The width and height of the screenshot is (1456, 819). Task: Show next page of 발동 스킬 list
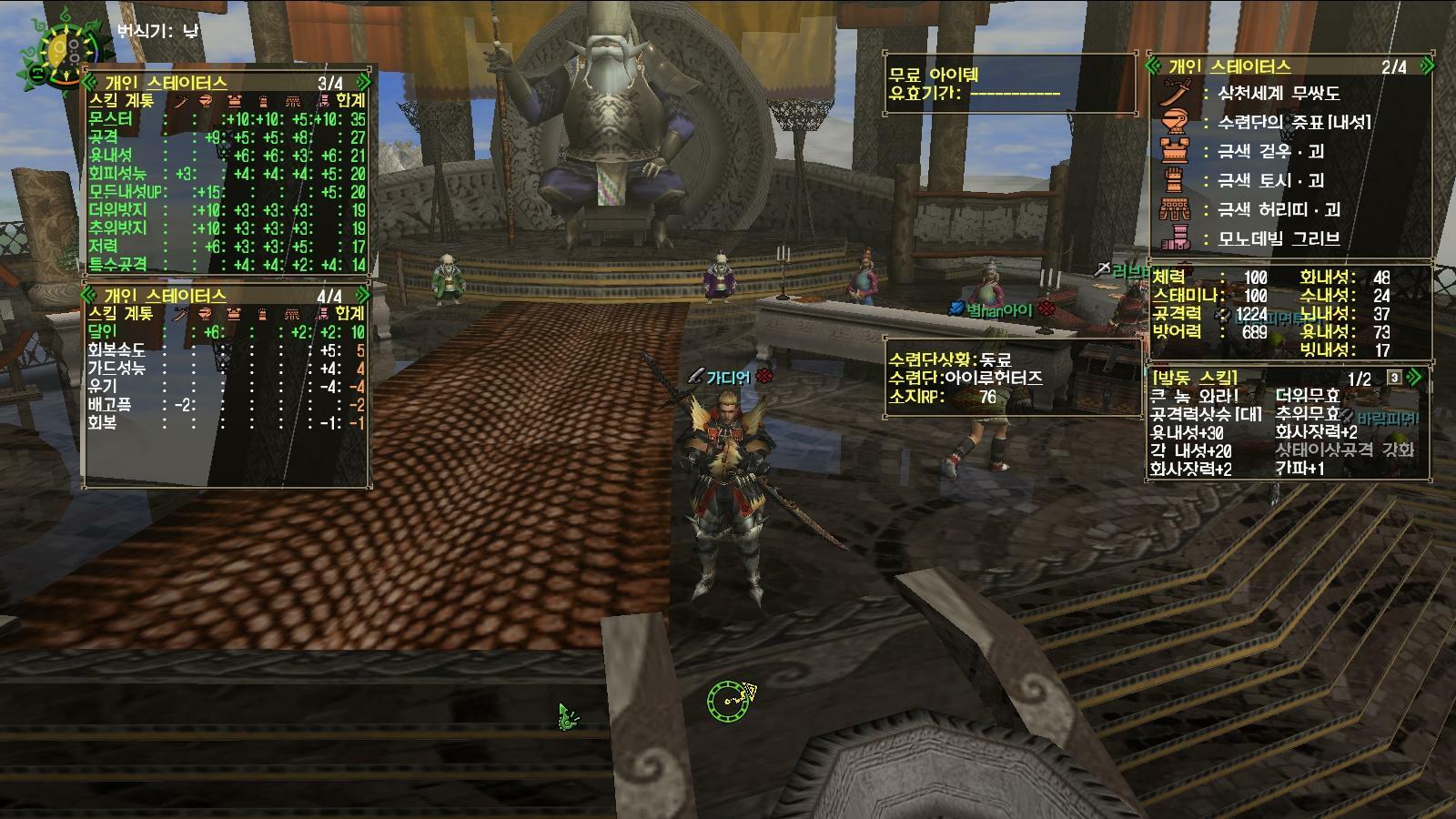click(x=1413, y=378)
